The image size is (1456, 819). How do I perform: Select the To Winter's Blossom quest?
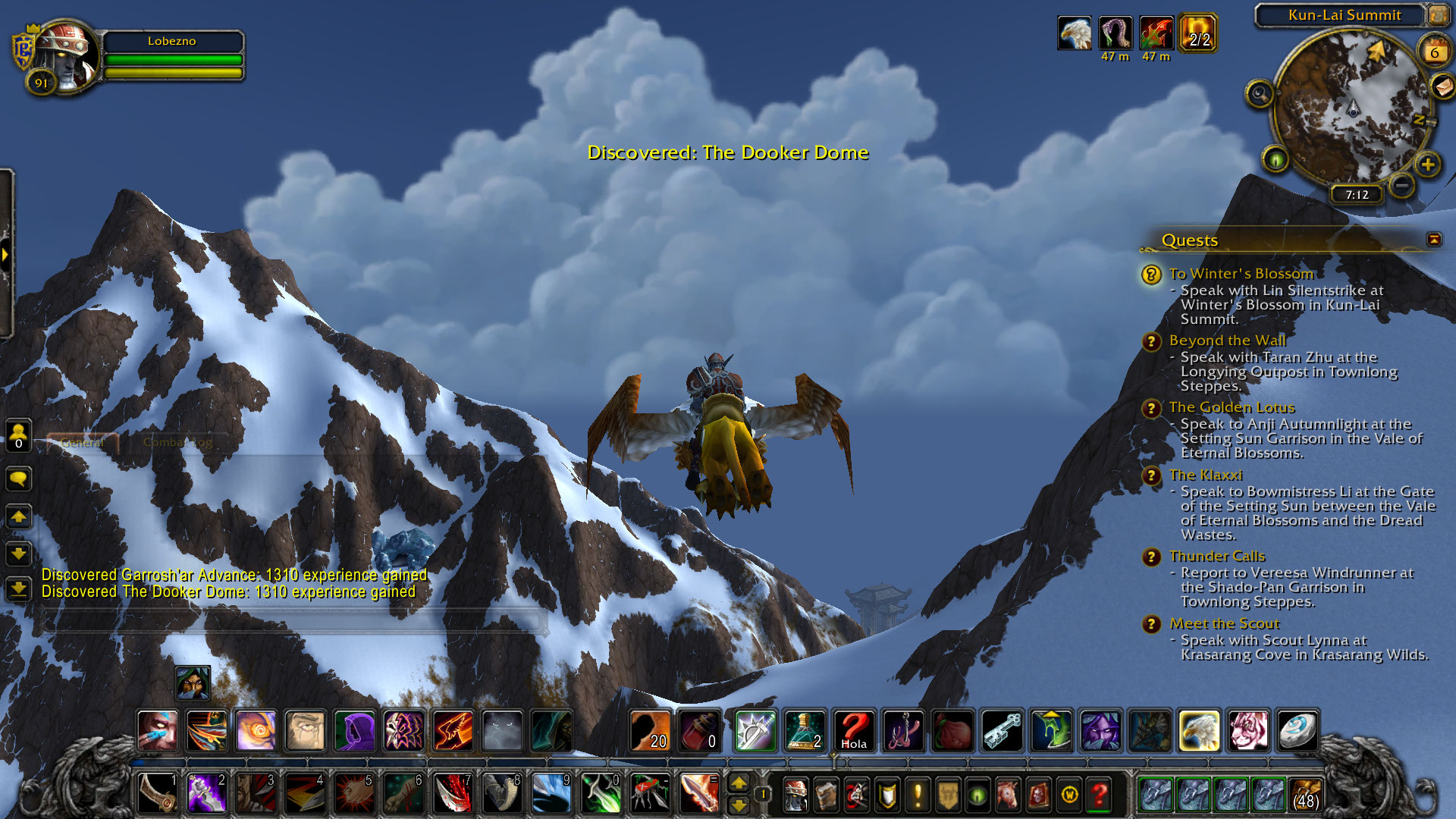(x=1241, y=274)
